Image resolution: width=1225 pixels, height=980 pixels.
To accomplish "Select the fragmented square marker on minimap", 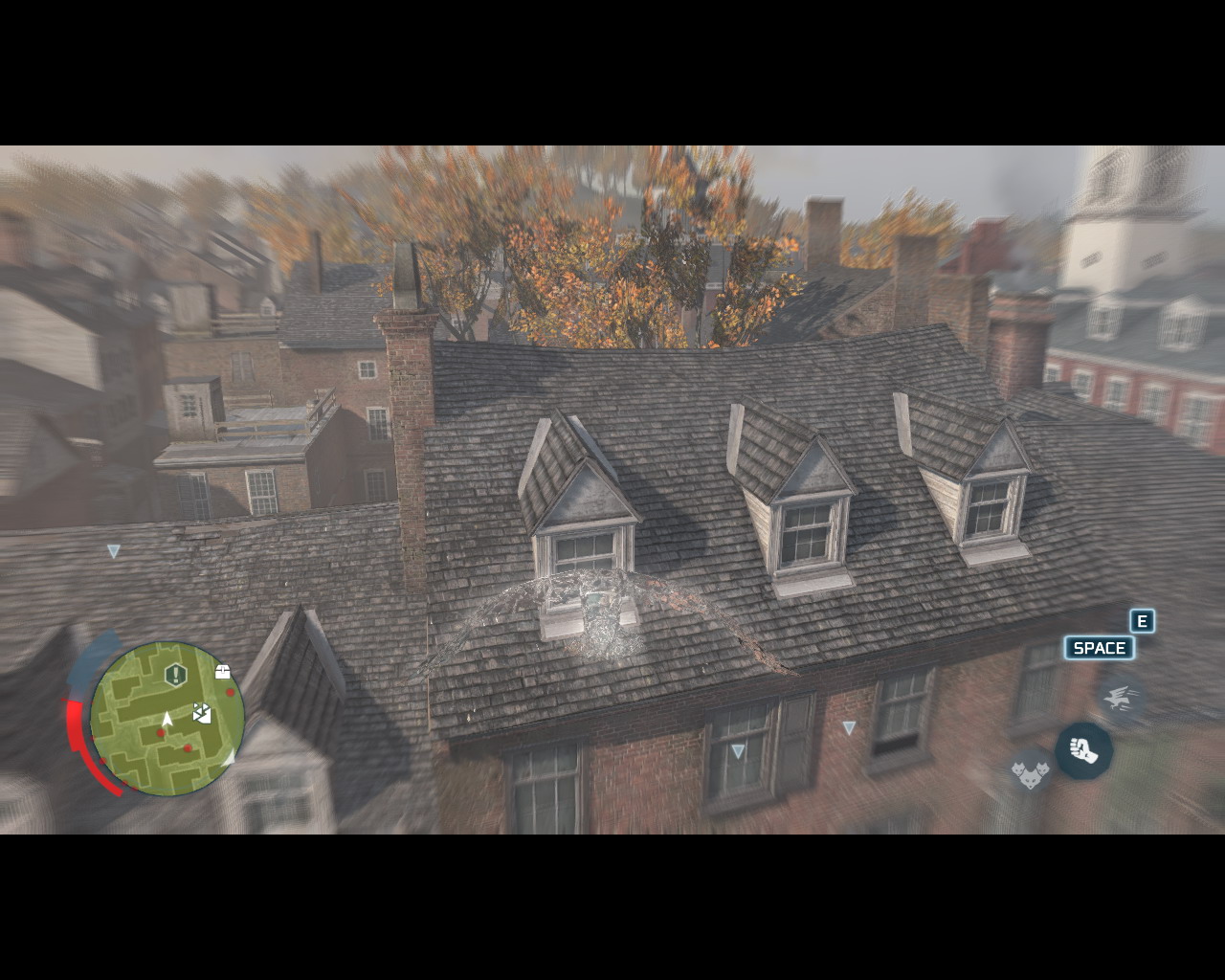I will pyautogui.click(x=202, y=712).
